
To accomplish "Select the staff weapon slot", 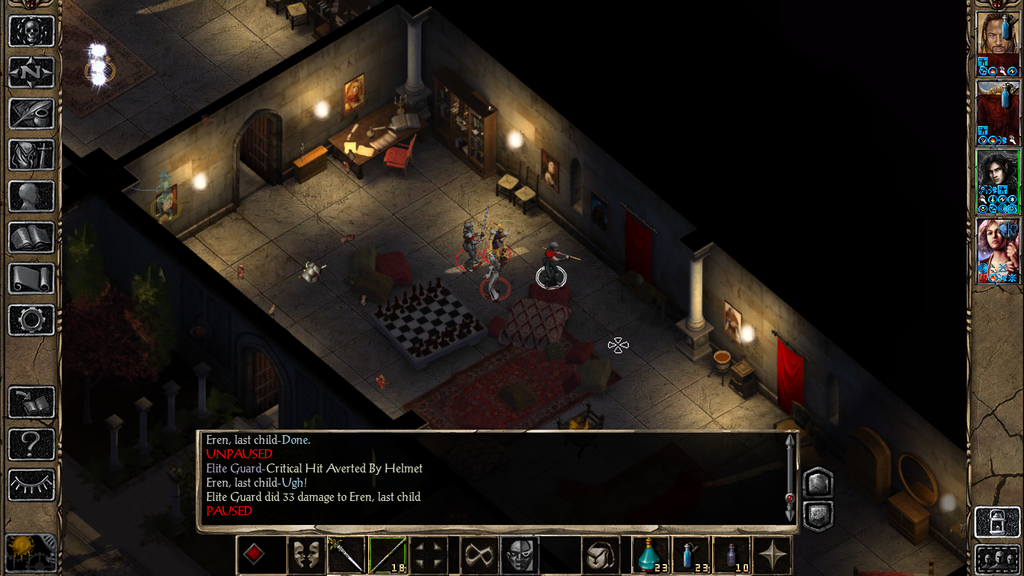I will [x=346, y=555].
